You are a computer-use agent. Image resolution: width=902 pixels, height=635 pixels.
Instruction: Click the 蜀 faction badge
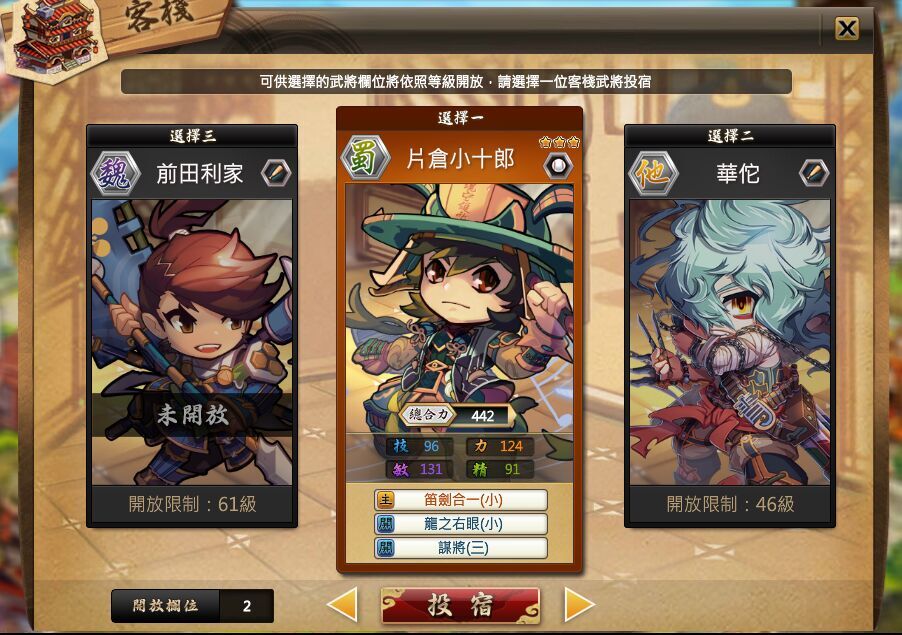click(x=366, y=158)
